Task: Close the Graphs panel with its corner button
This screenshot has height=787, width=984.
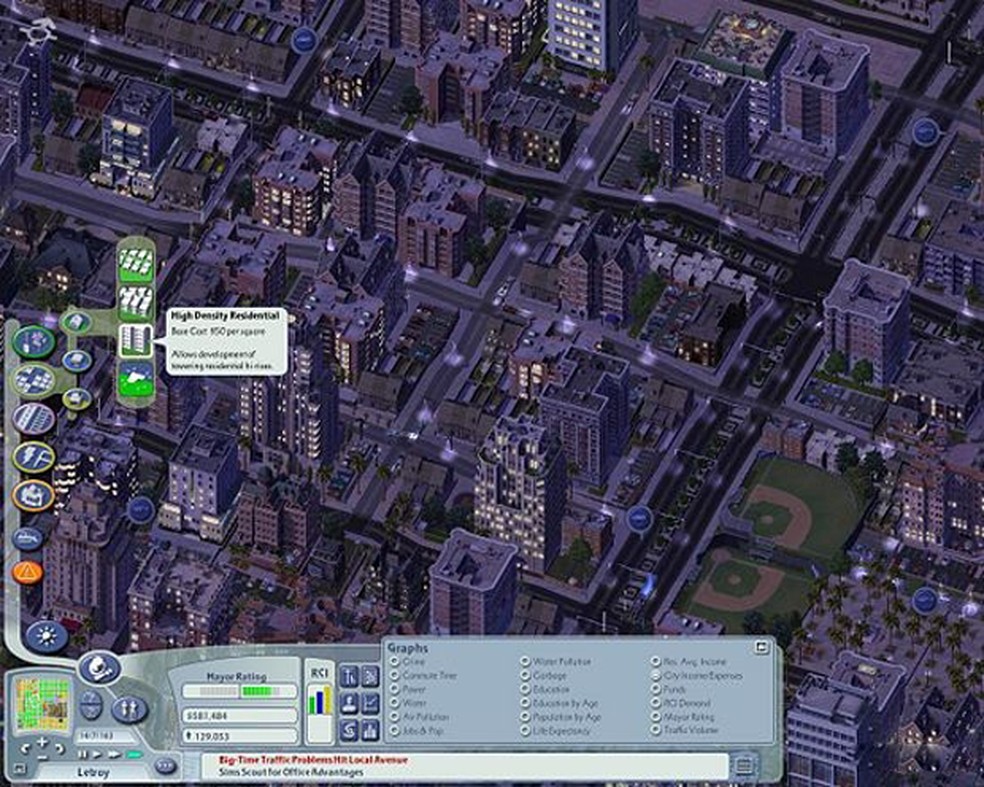Action: click(x=763, y=647)
